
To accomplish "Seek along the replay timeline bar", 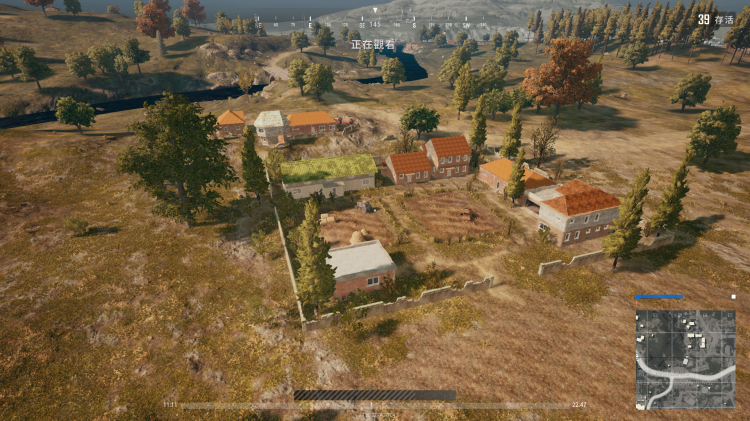I will pos(374,405).
